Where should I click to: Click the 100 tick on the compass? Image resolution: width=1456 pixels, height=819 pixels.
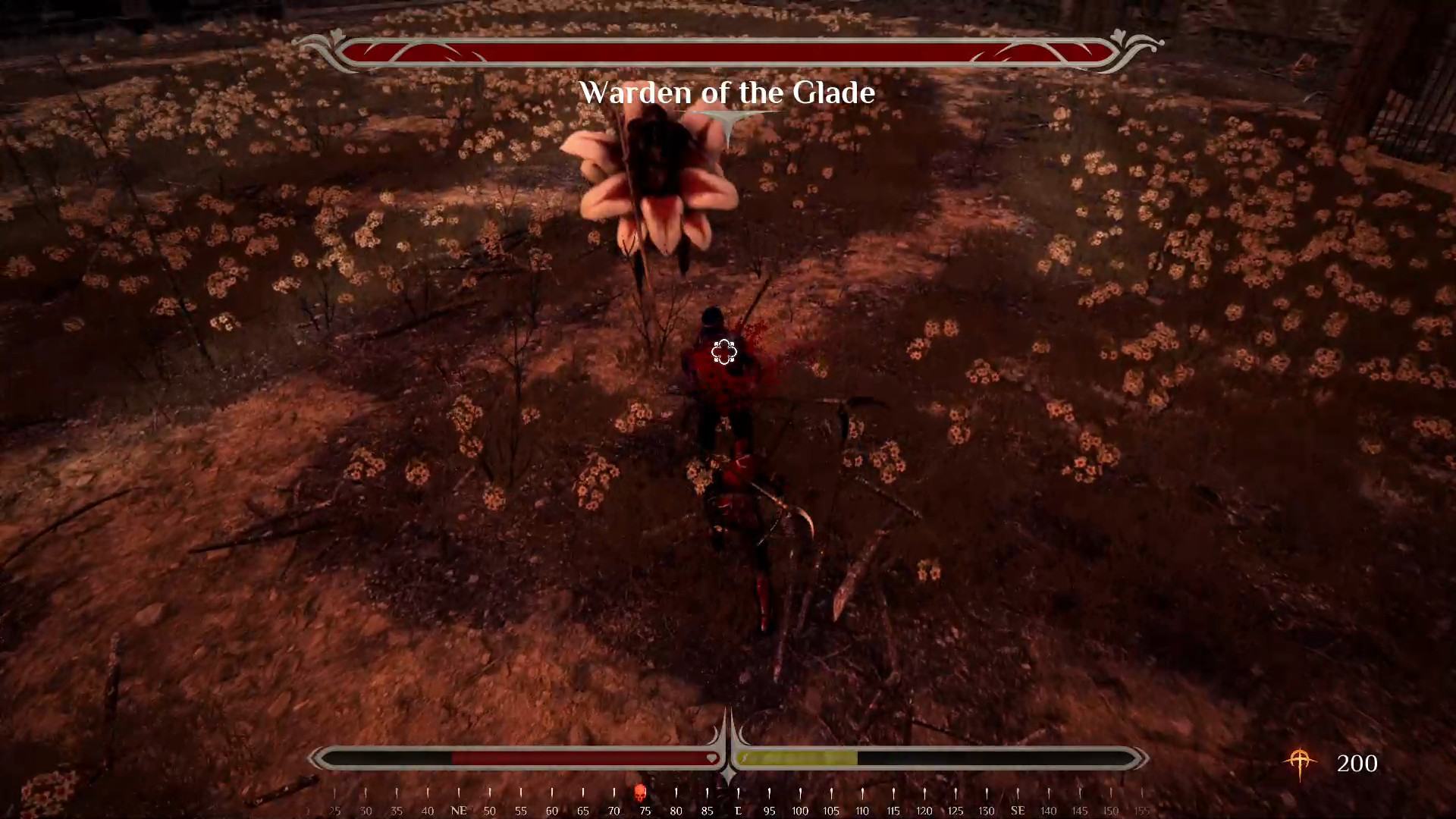[800, 810]
